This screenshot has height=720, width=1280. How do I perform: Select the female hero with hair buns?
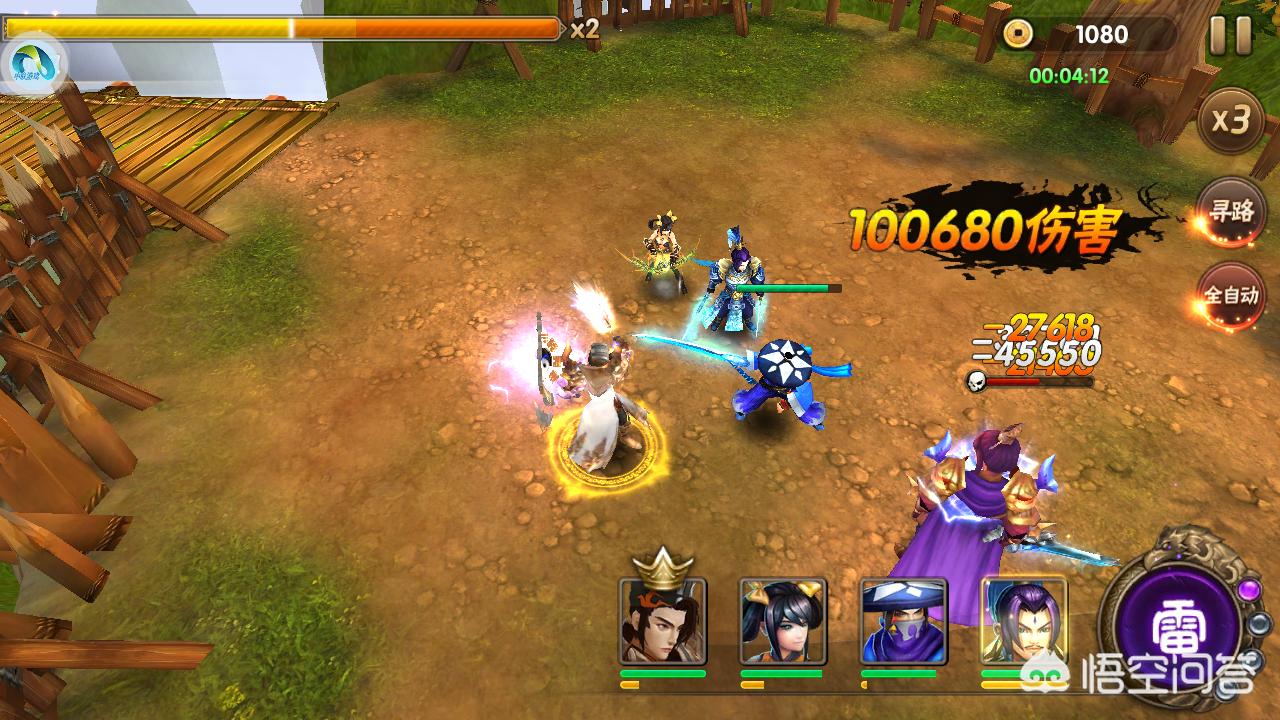click(783, 621)
